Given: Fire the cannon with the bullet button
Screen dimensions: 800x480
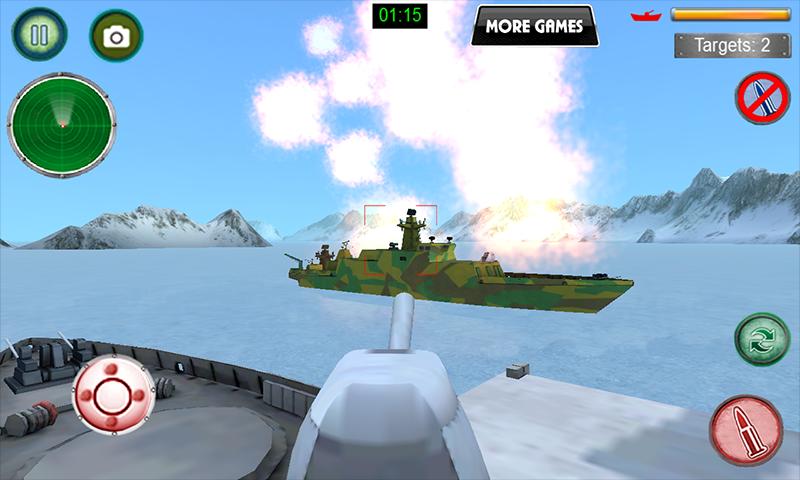Looking at the screenshot, I should coord(746,430).
